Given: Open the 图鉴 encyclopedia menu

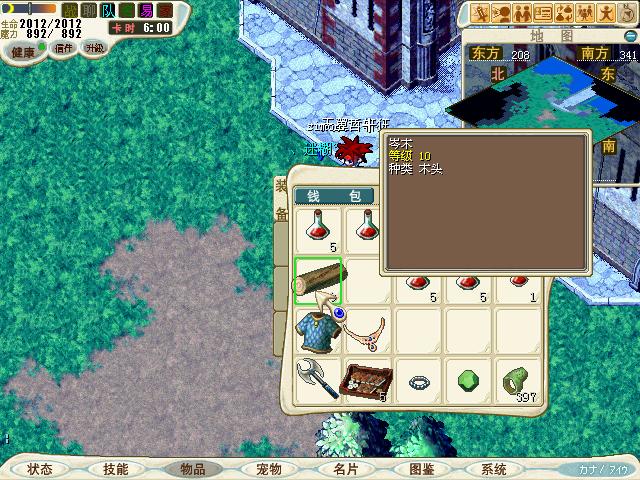Looking at the screenshot, I should click(x=421, y=468).
